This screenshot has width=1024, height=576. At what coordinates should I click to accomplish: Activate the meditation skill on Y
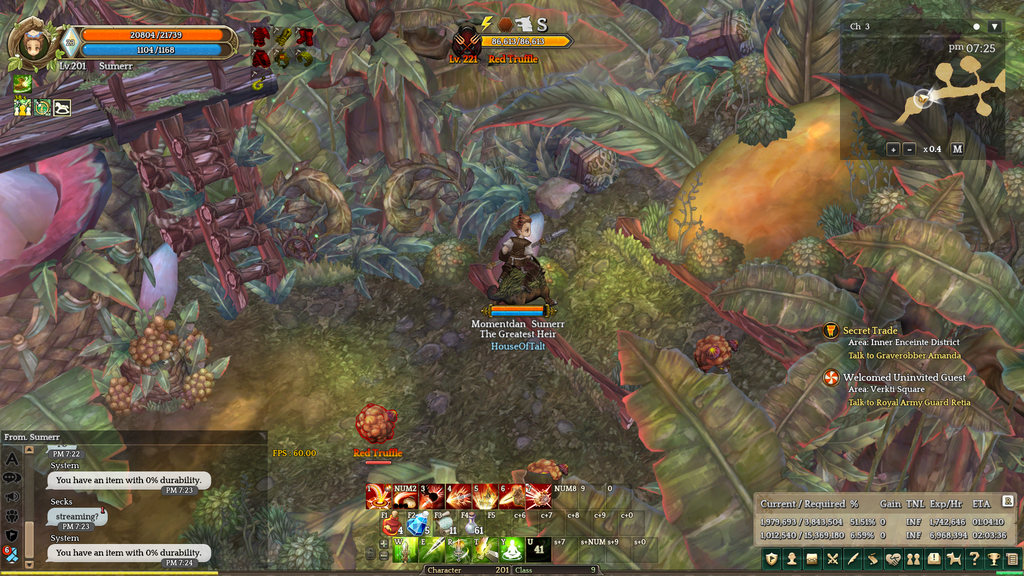511,549
